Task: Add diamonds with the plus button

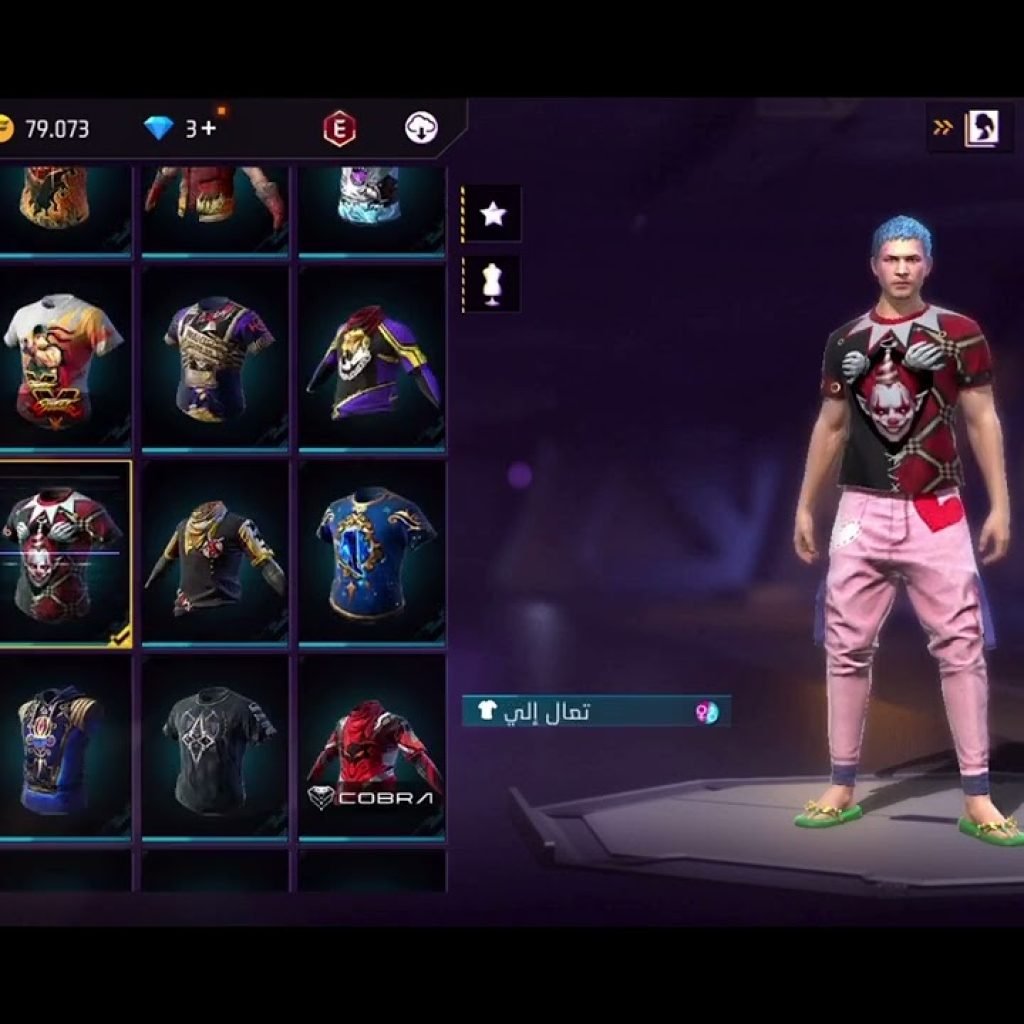Action: tap(208, 128)
